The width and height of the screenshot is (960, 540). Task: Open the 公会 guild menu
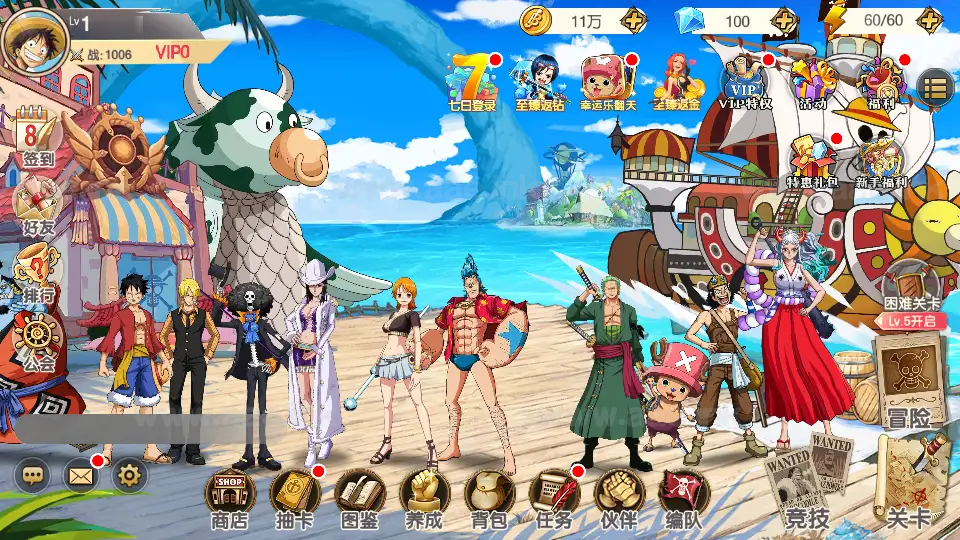[38, 342]
